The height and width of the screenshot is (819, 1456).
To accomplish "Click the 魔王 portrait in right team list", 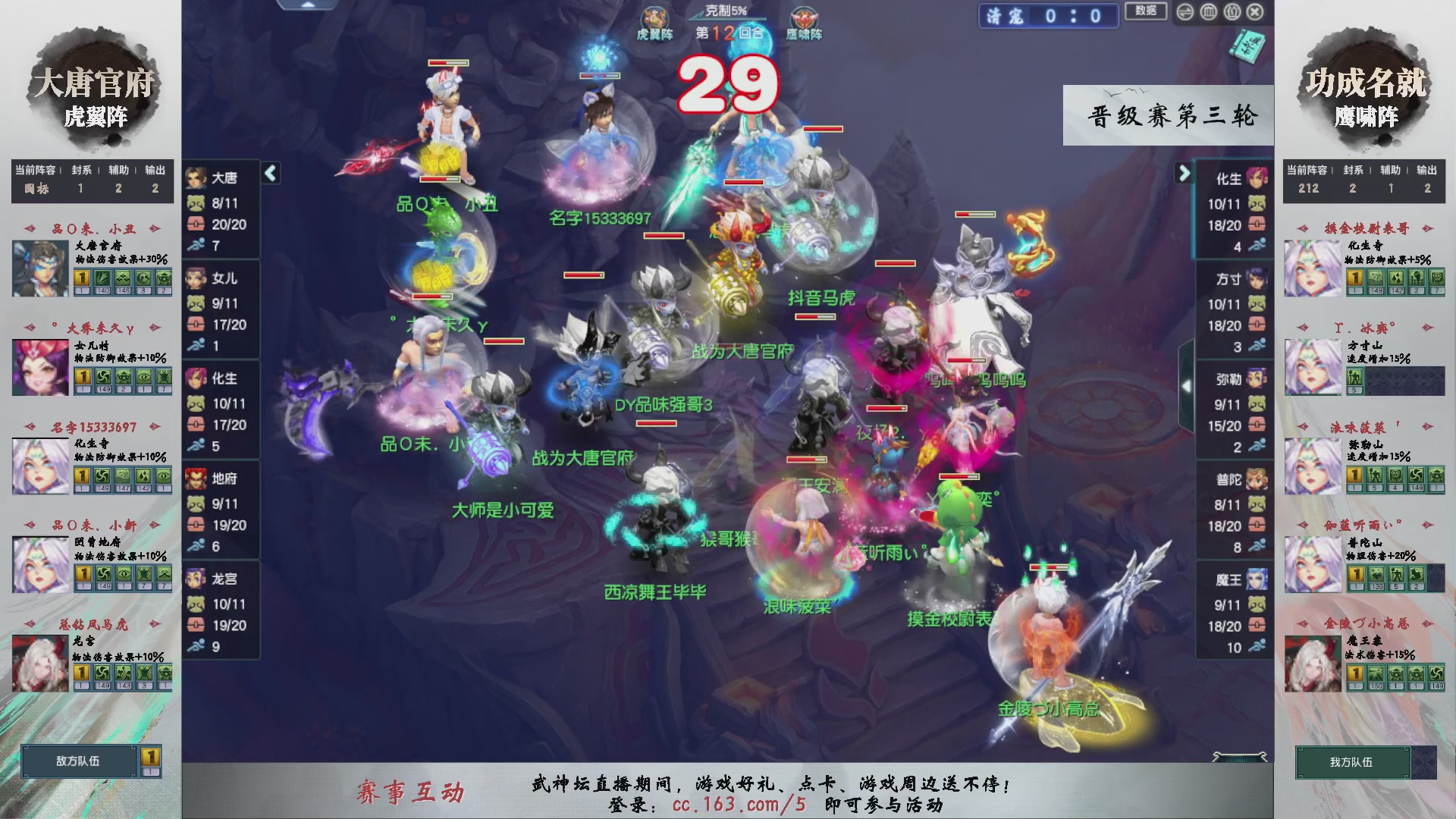I will click(x=1257, y=579).
